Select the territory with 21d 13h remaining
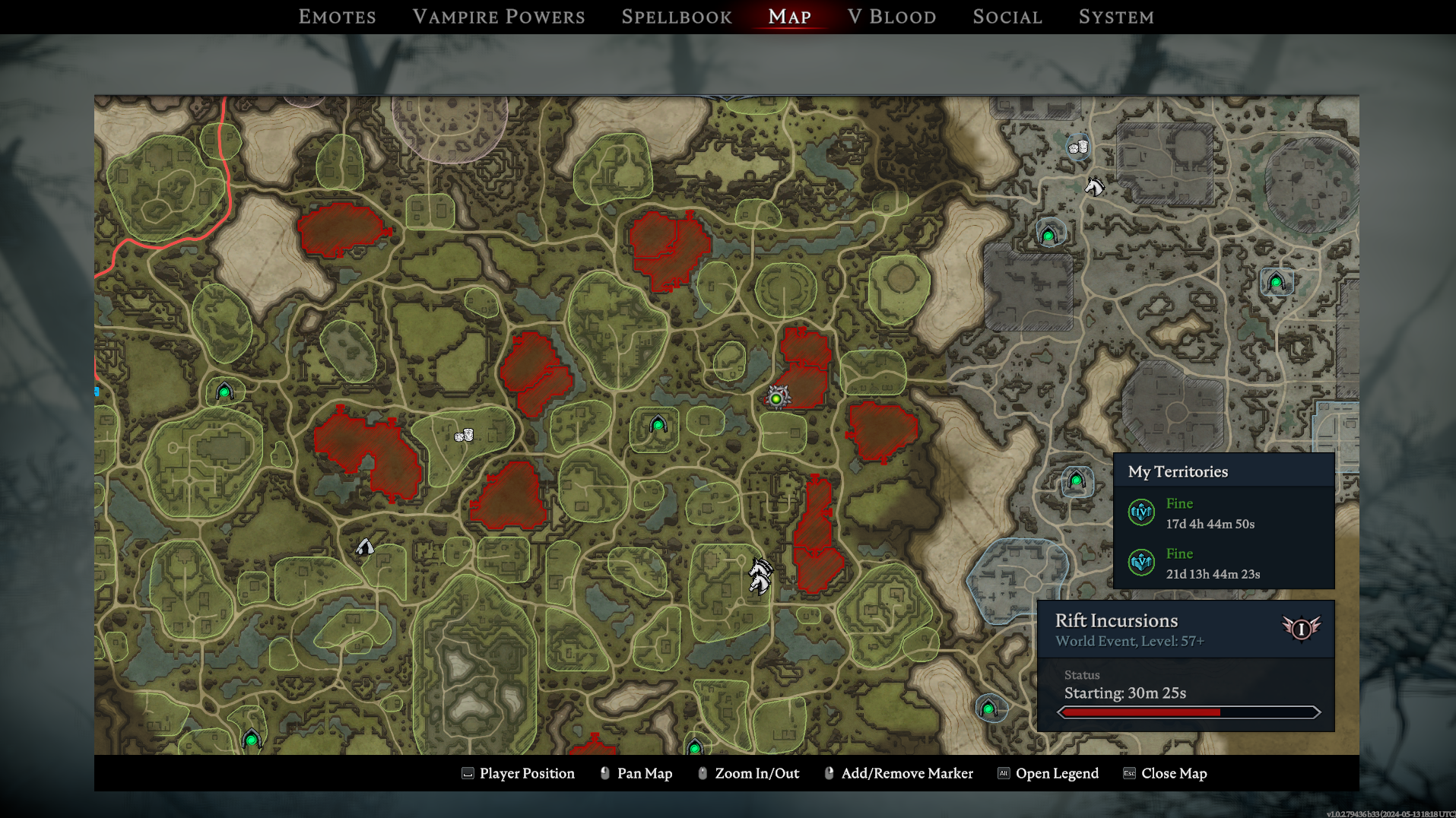Viewport: 1456px width, 818px height. tap(1212, 563)
